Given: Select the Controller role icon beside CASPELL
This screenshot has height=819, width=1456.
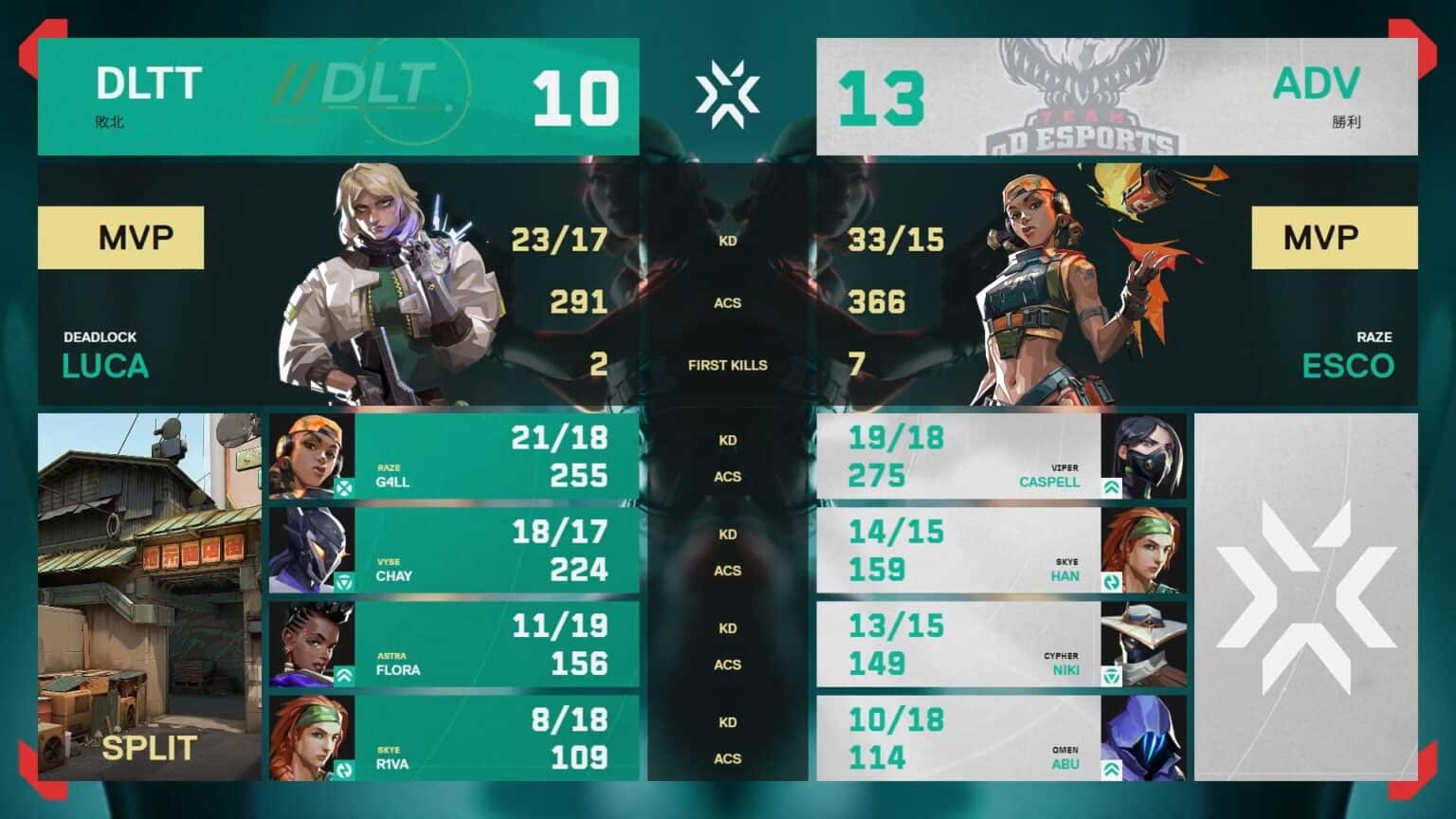Looking at the screenshot, I should point(1110,488).
